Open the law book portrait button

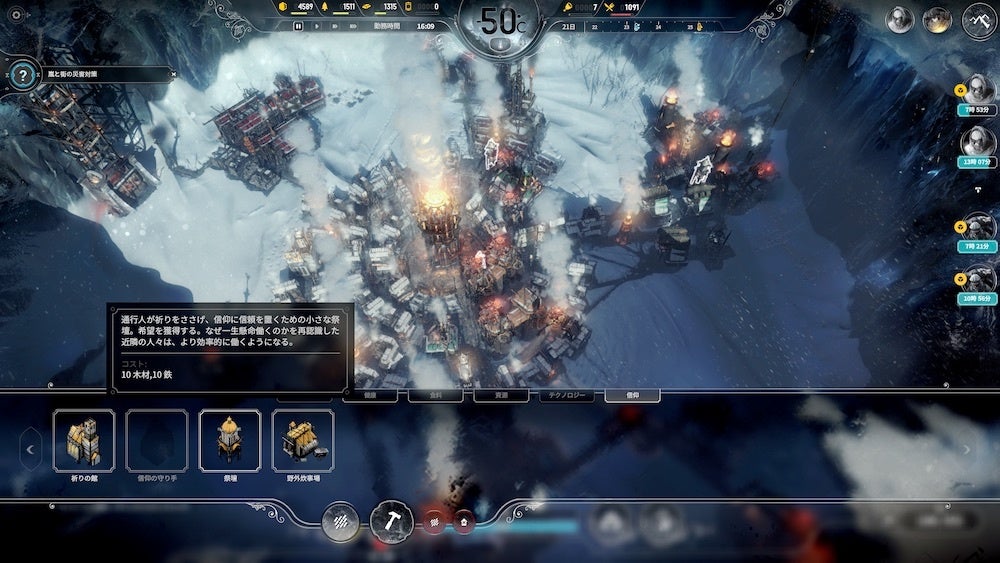pos(901,20)
